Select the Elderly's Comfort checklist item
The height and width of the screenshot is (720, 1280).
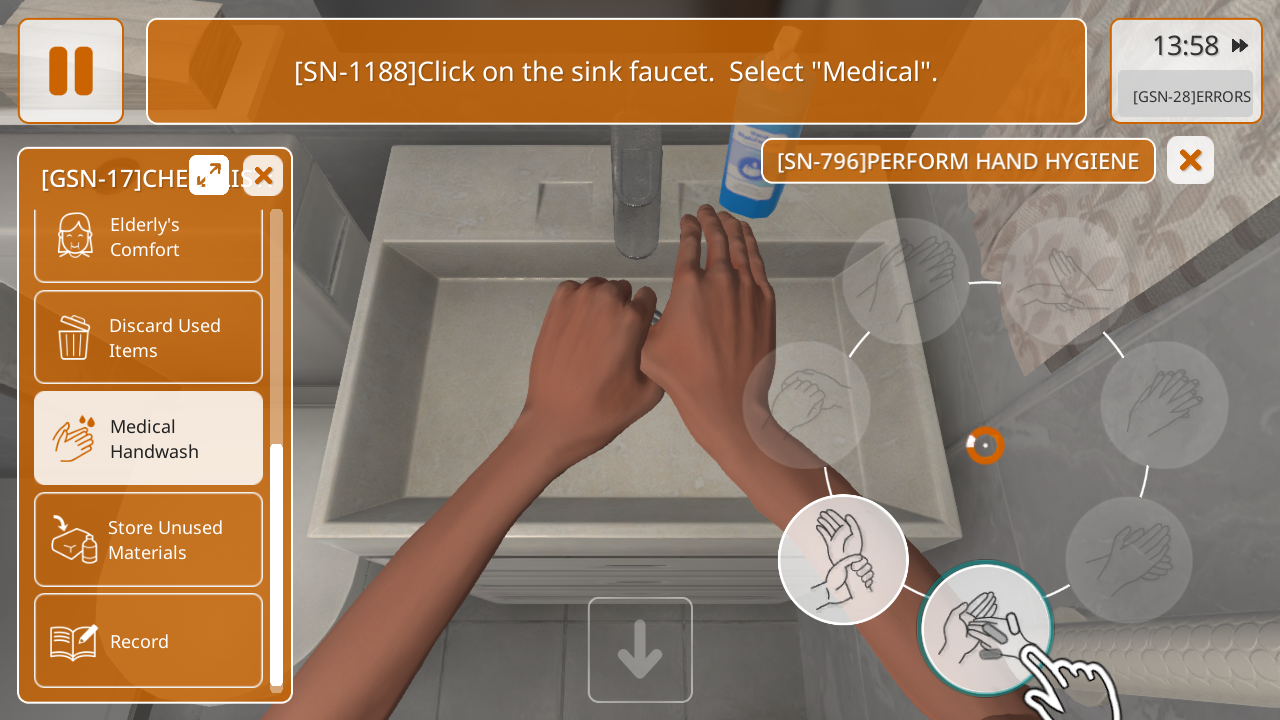148,238
